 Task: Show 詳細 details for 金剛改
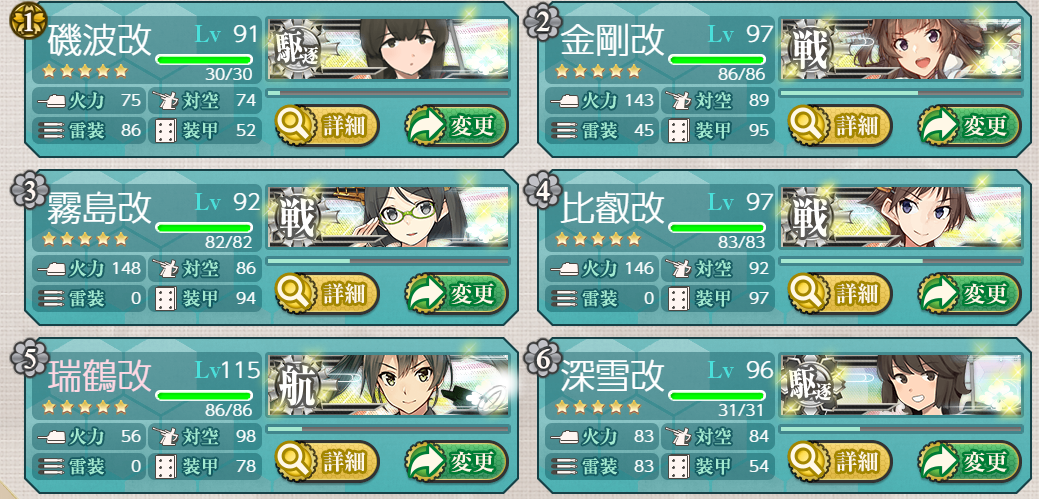(839, 126)
